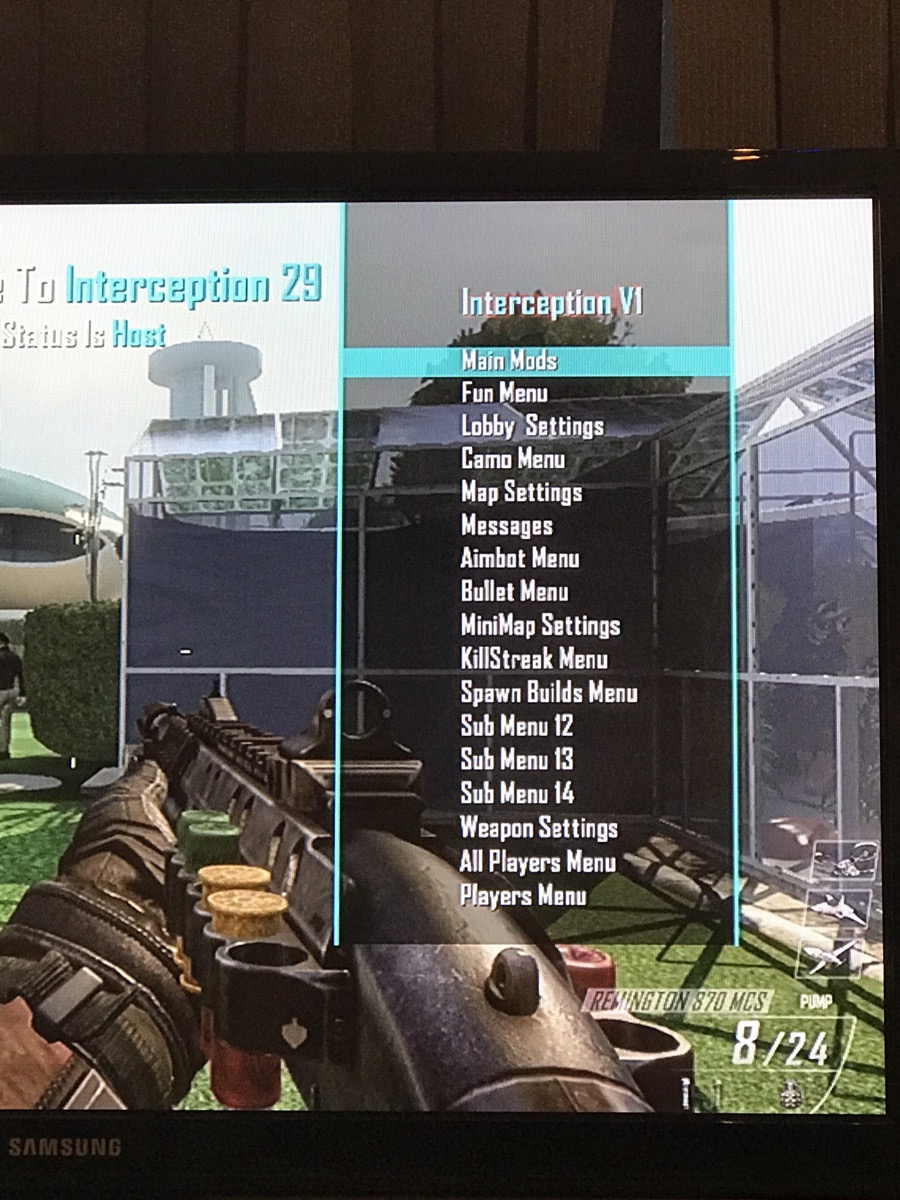This screenshot has height=1200, width=900.
Task: Enter the Aimbot Menu
Action: coord(520,558)
